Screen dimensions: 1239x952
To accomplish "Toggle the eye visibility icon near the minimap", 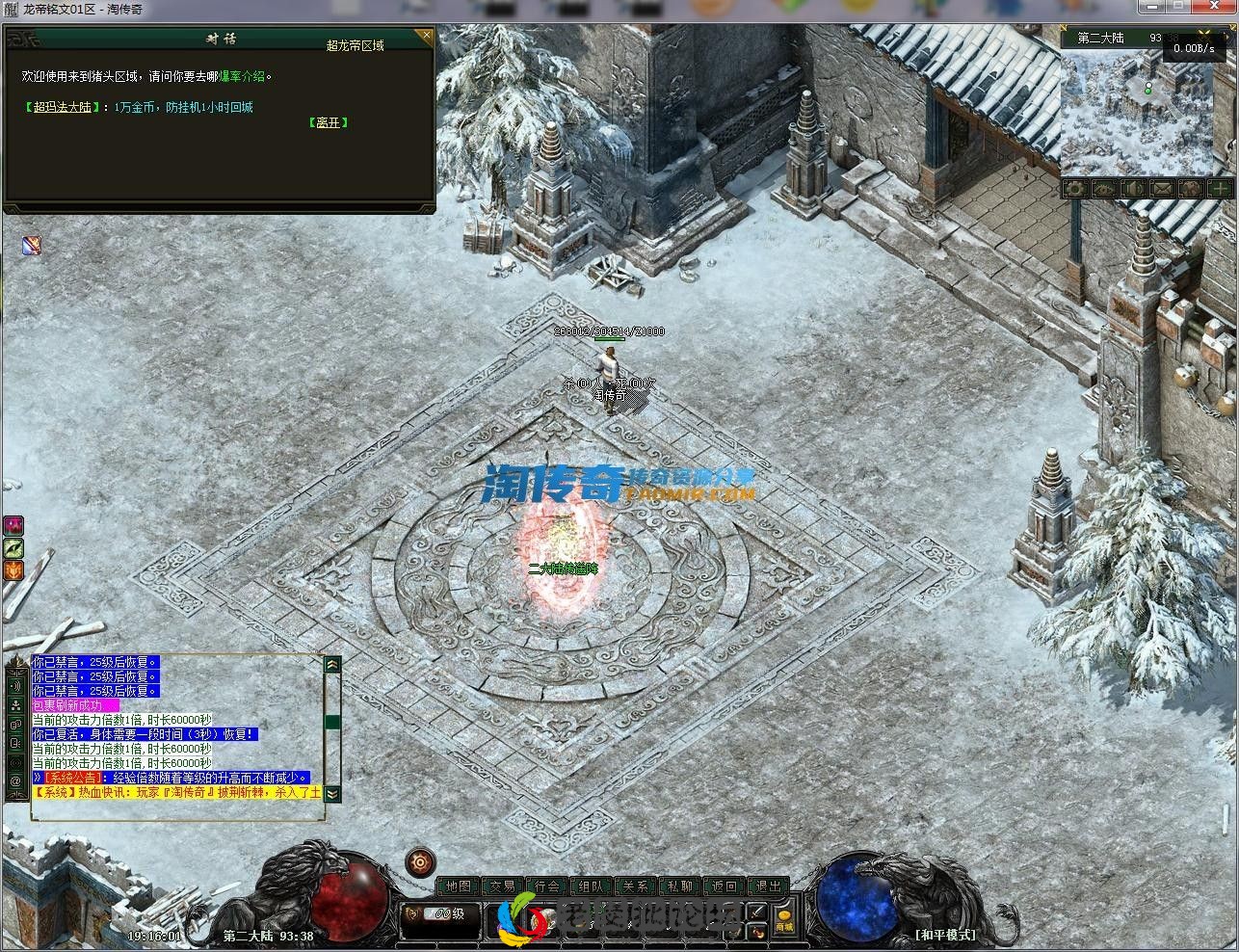I will click(x=1102, y=190).
